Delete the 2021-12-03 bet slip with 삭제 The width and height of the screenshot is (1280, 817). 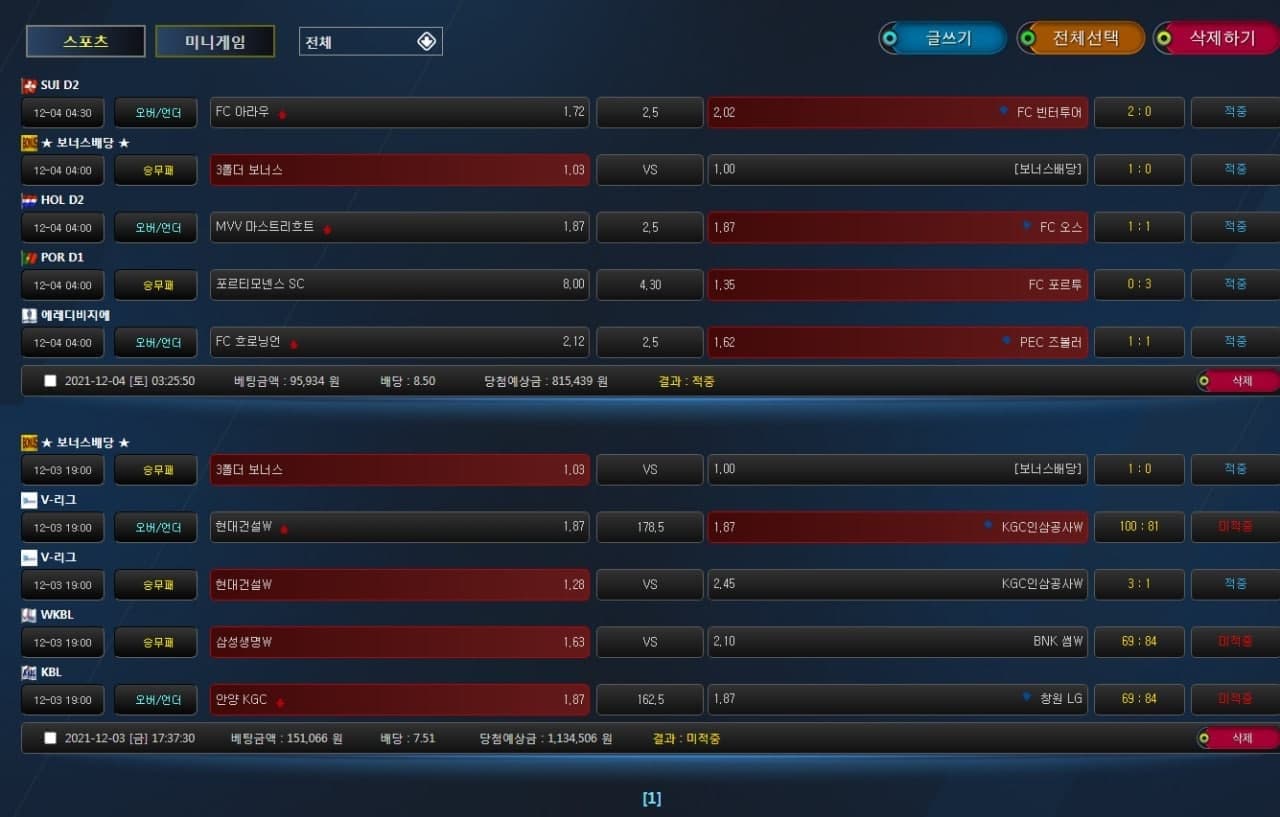1240,738
